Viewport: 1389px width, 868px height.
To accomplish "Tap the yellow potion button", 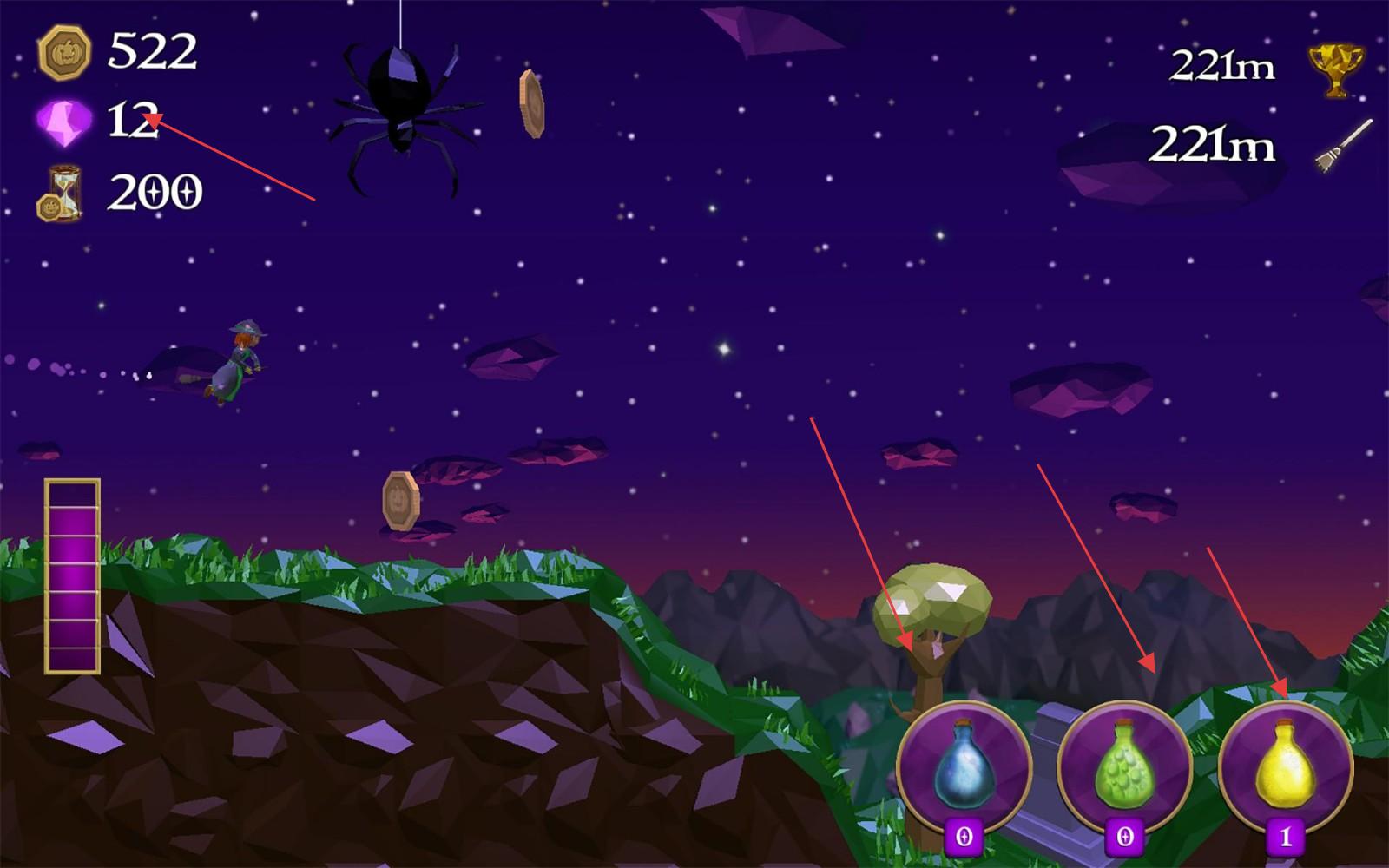I will pyautogui.click(x=1286, y=768).
